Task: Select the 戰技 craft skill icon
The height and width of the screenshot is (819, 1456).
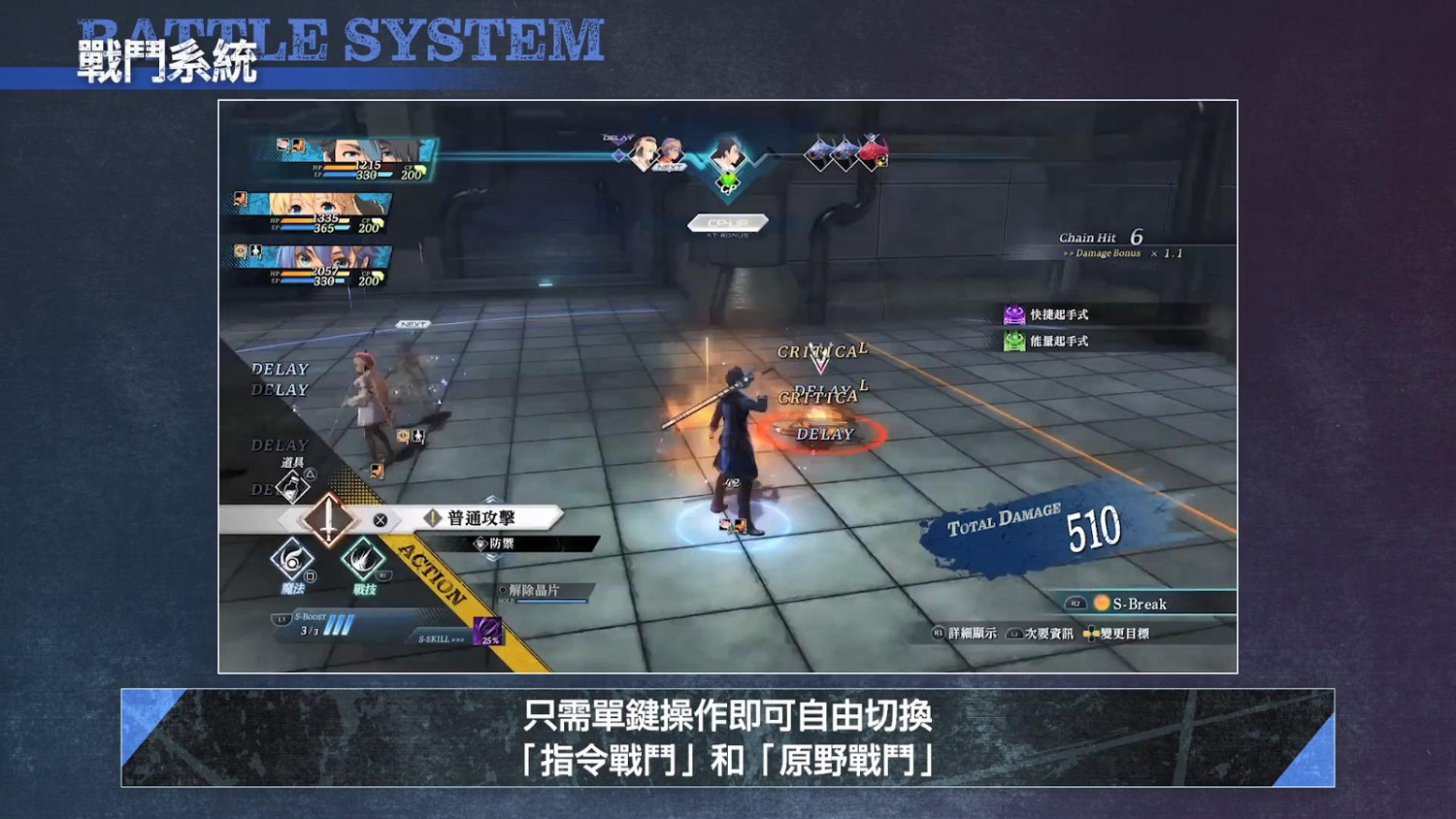Action: click(x=363, y=560)
